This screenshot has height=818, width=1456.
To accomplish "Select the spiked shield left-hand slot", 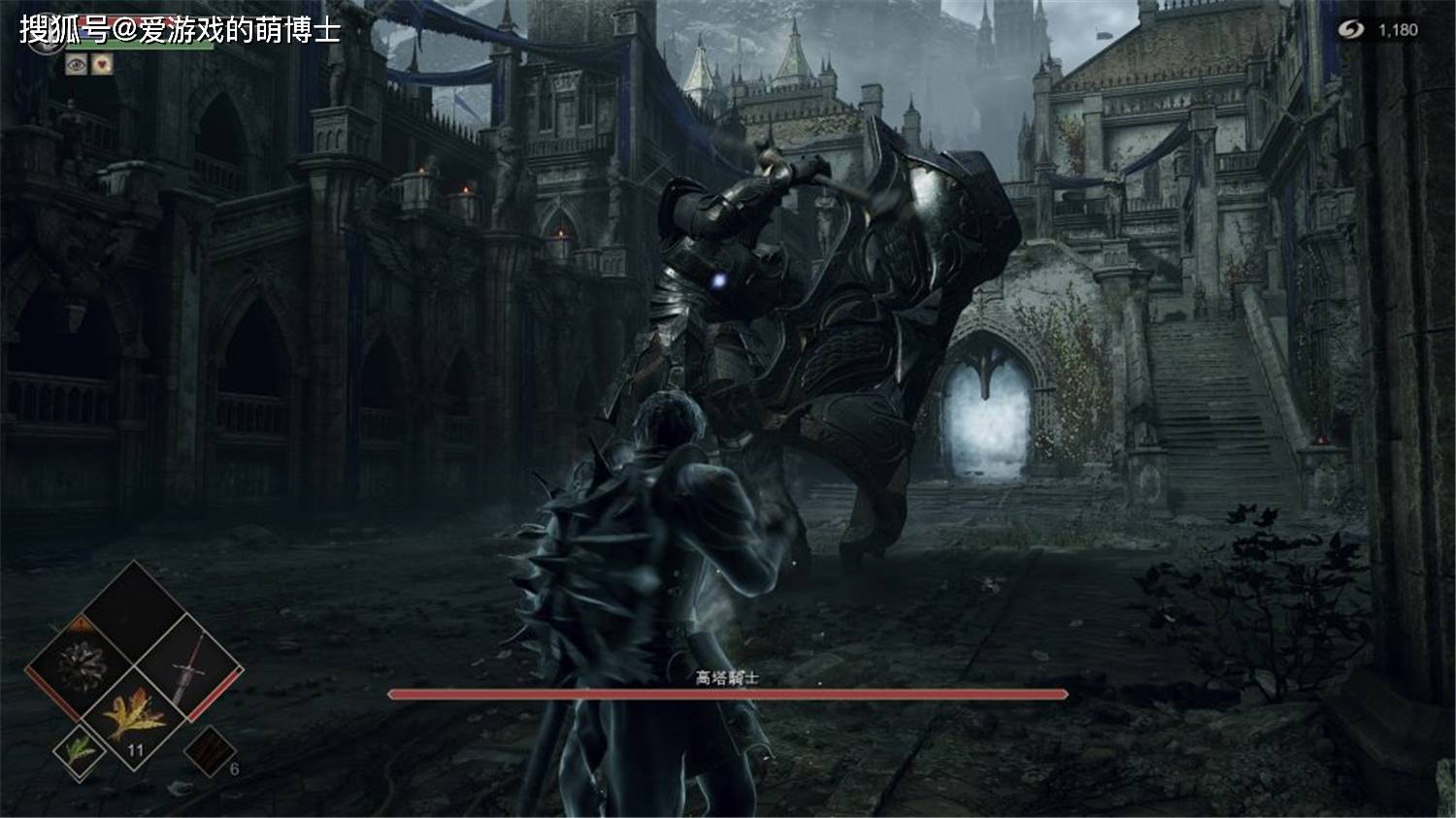I will tap(80, 667).
